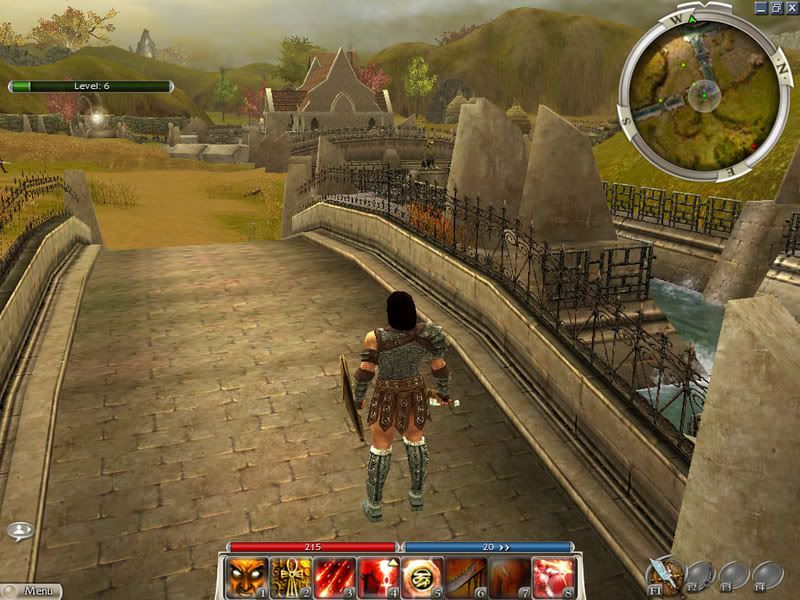
Task: Use the sword strike skill in slot 6
Action: point(465,577)
